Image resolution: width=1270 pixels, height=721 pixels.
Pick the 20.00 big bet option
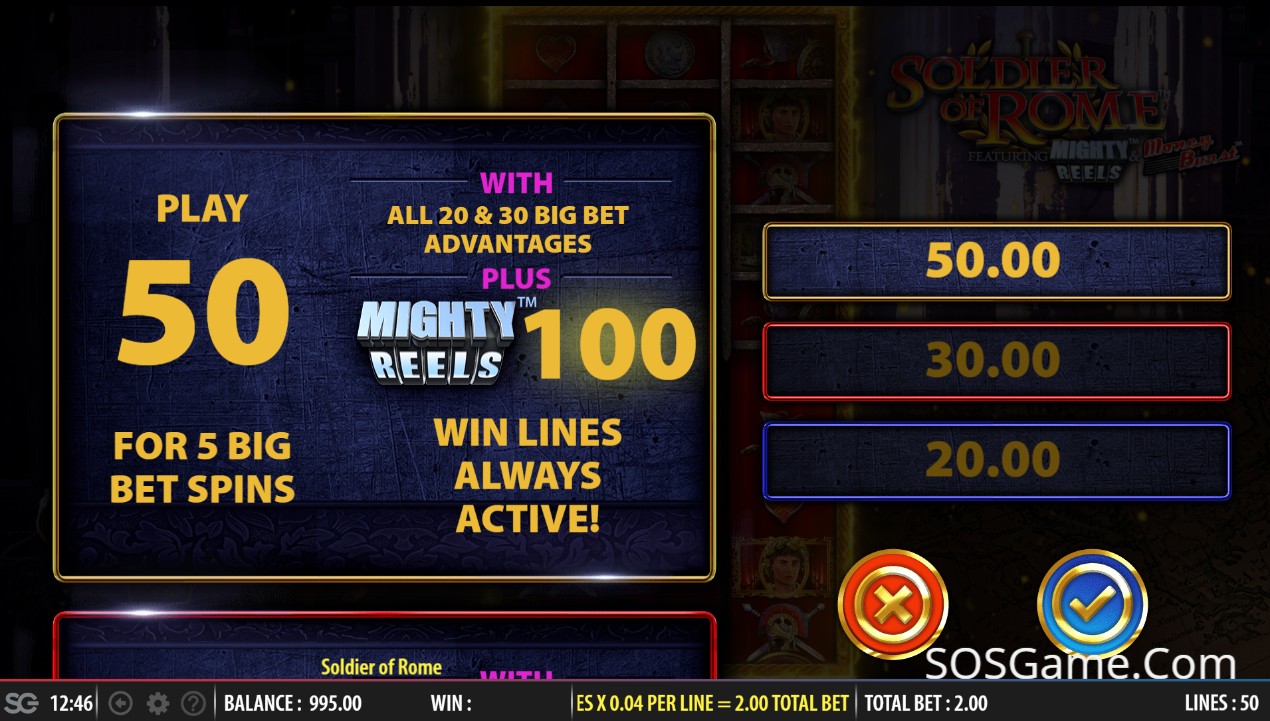point(996,461)
